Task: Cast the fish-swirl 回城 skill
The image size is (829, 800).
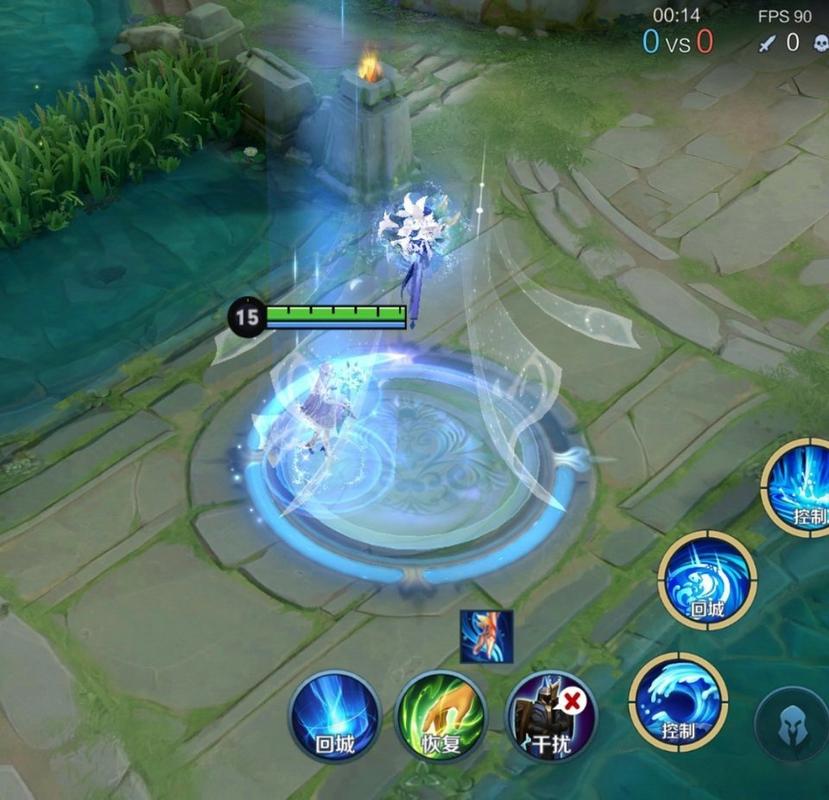Action: (x=707, y=581)
